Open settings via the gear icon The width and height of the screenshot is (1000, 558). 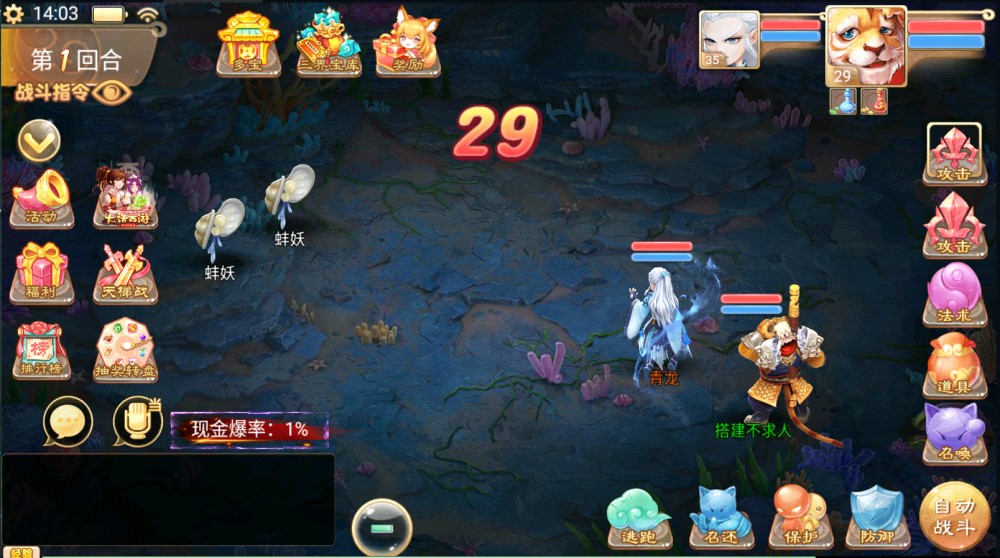(x=15, y=14)
